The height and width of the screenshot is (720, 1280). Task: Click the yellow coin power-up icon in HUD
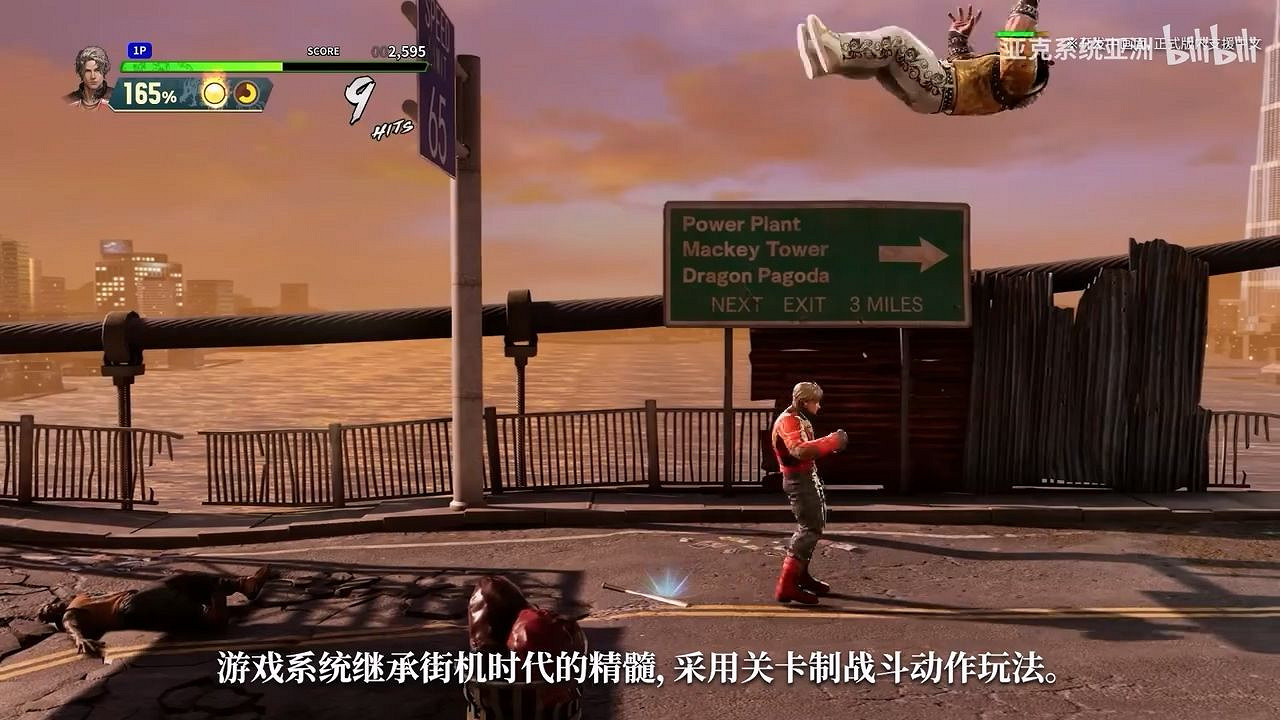(x=215, y=95)
